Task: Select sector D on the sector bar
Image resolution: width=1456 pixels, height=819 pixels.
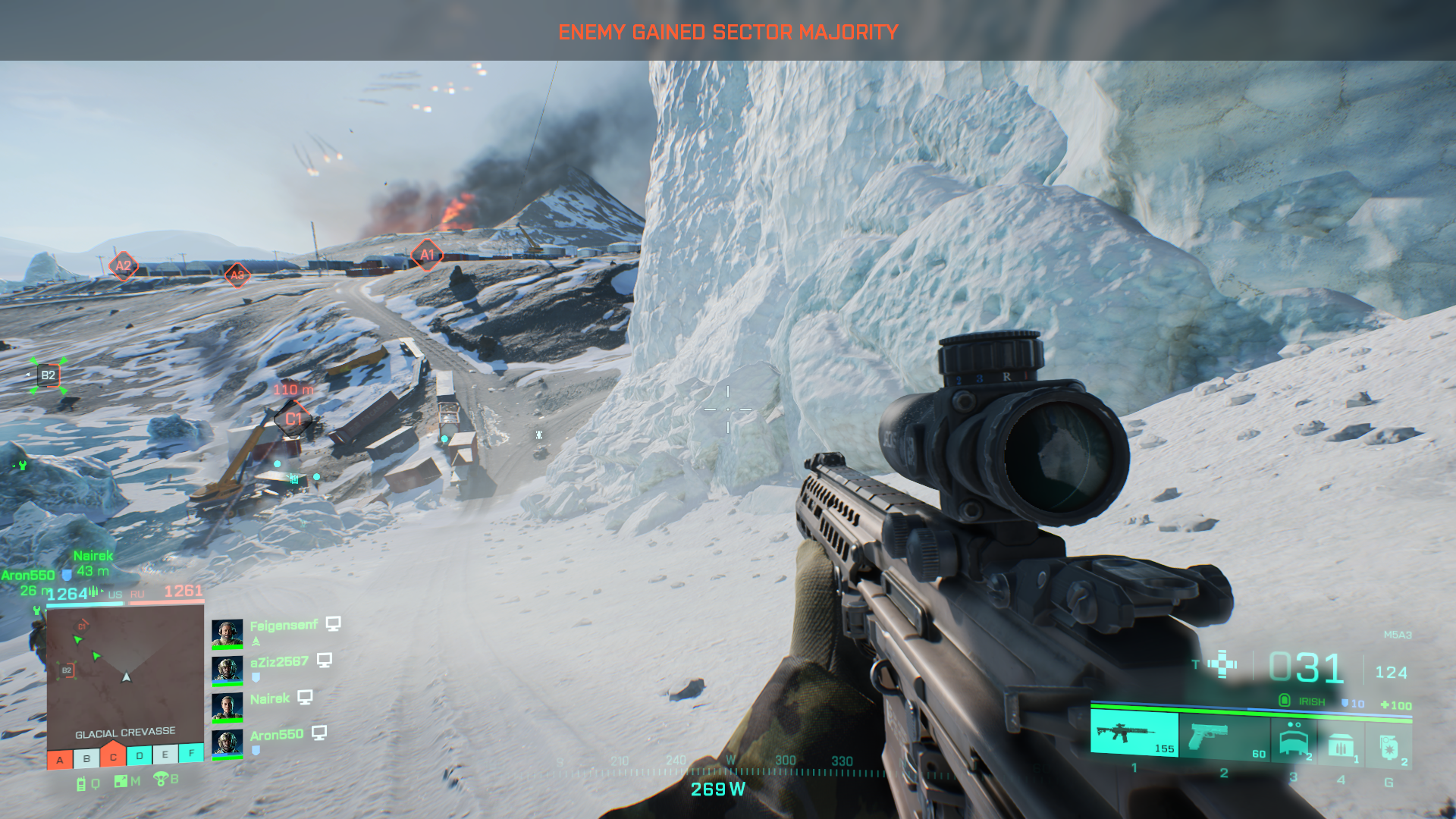Action: 140,755
